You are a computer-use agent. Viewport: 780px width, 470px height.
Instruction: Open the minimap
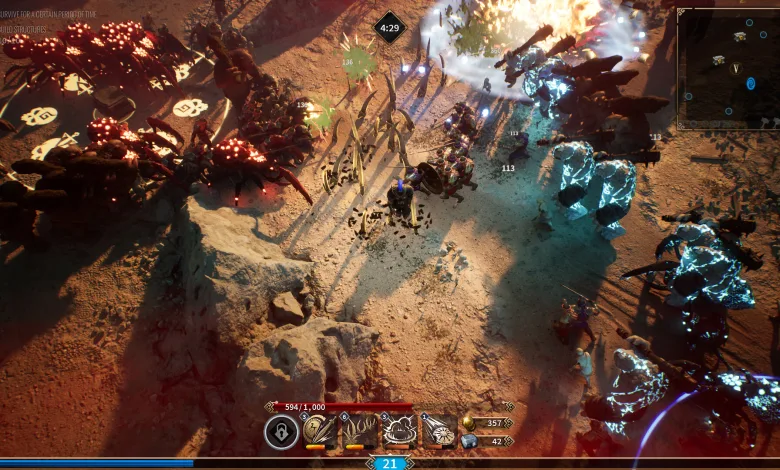coord(727,69)
